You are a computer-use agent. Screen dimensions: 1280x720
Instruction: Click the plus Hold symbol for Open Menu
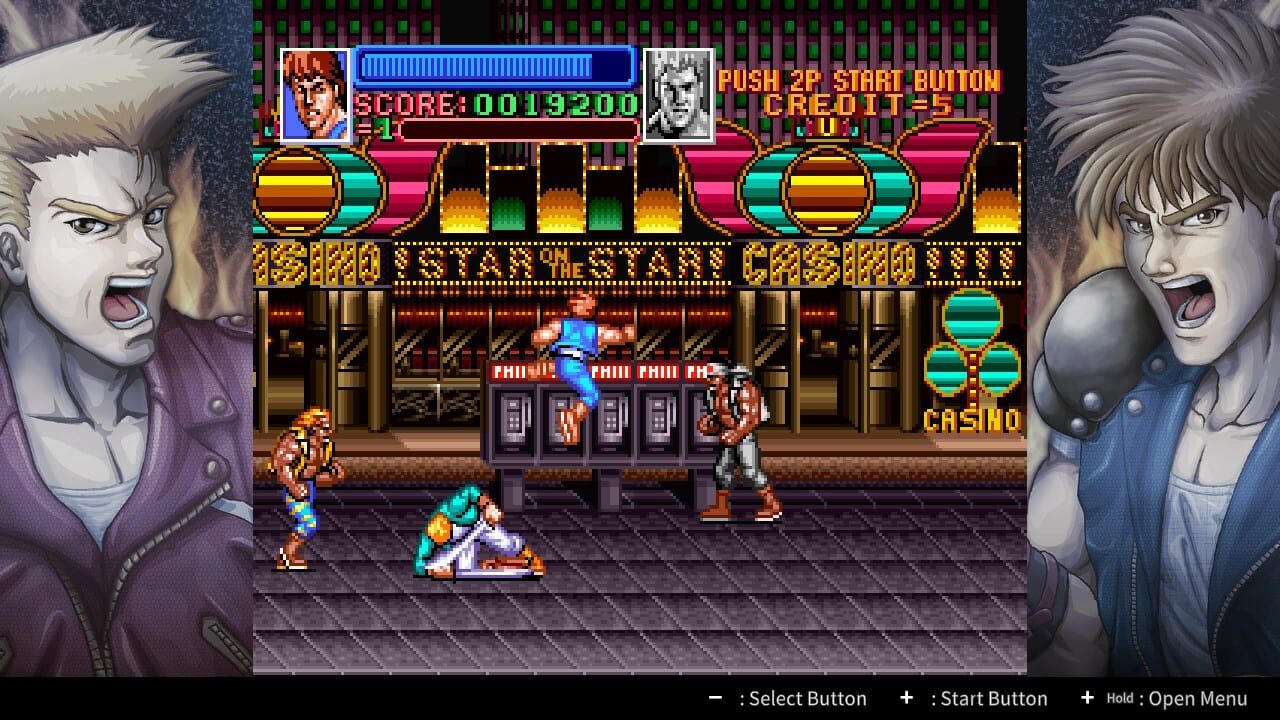coord(1086,698)
